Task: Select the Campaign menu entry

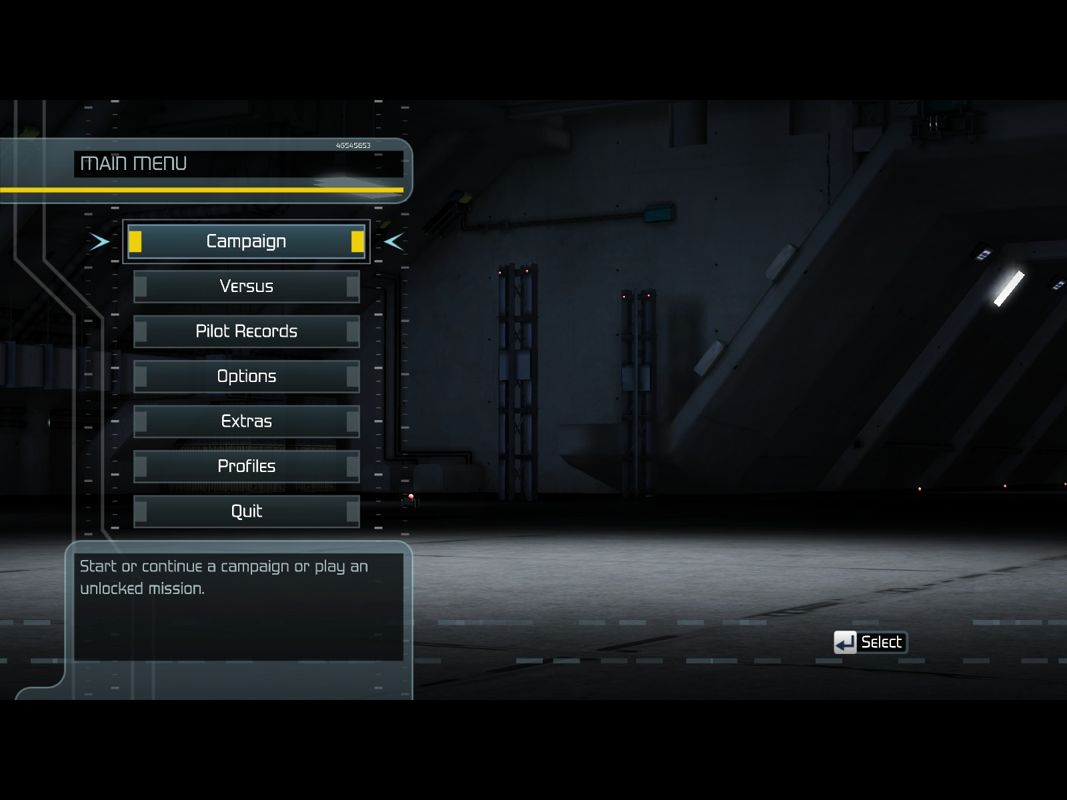Action: click(x=246, y=241)
